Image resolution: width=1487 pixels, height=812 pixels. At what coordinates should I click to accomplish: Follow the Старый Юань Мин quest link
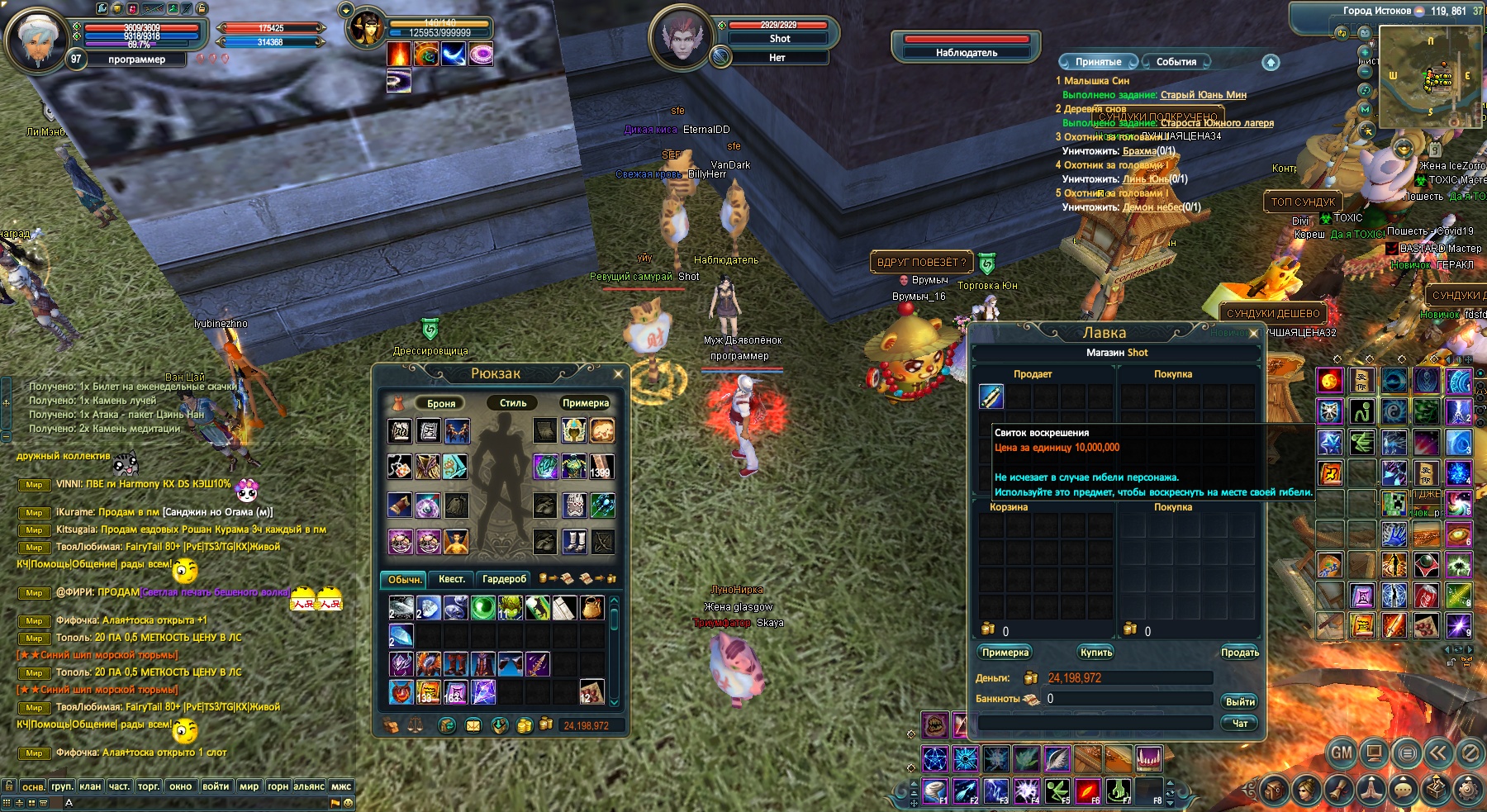click(1203, 95)
